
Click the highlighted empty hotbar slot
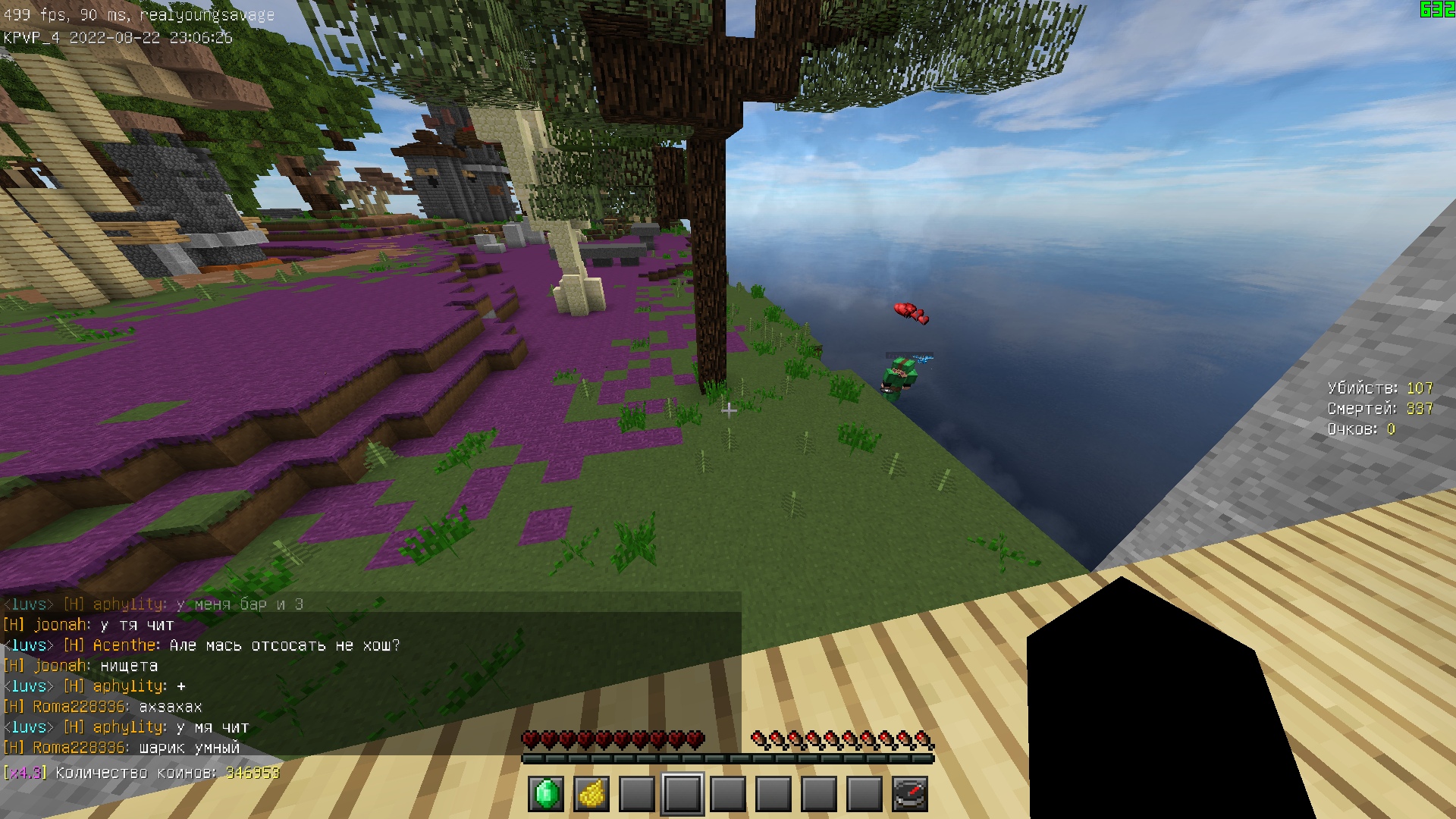coord(682,794)
